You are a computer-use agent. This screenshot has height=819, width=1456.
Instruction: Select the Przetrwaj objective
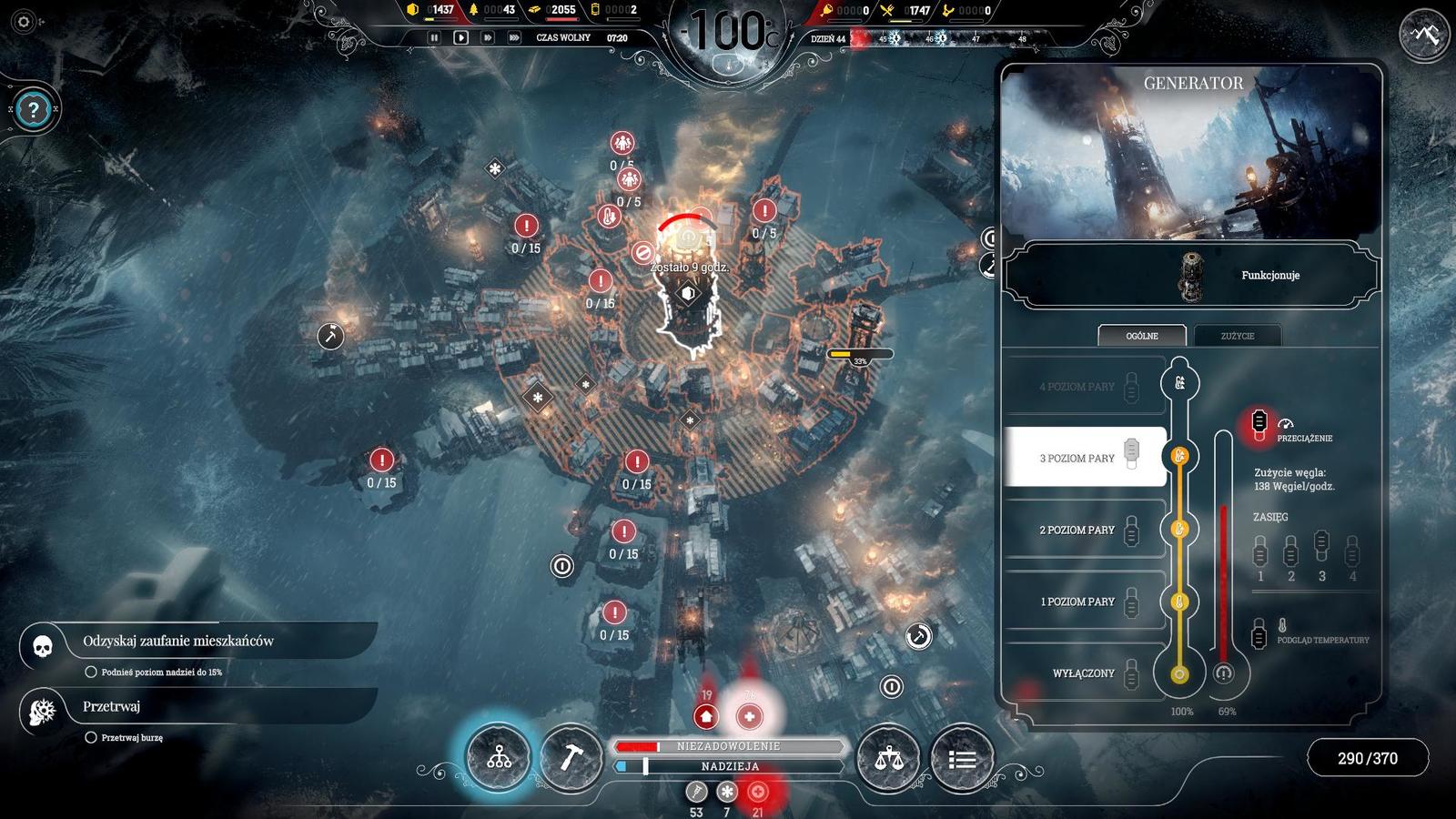pos(112,707)
